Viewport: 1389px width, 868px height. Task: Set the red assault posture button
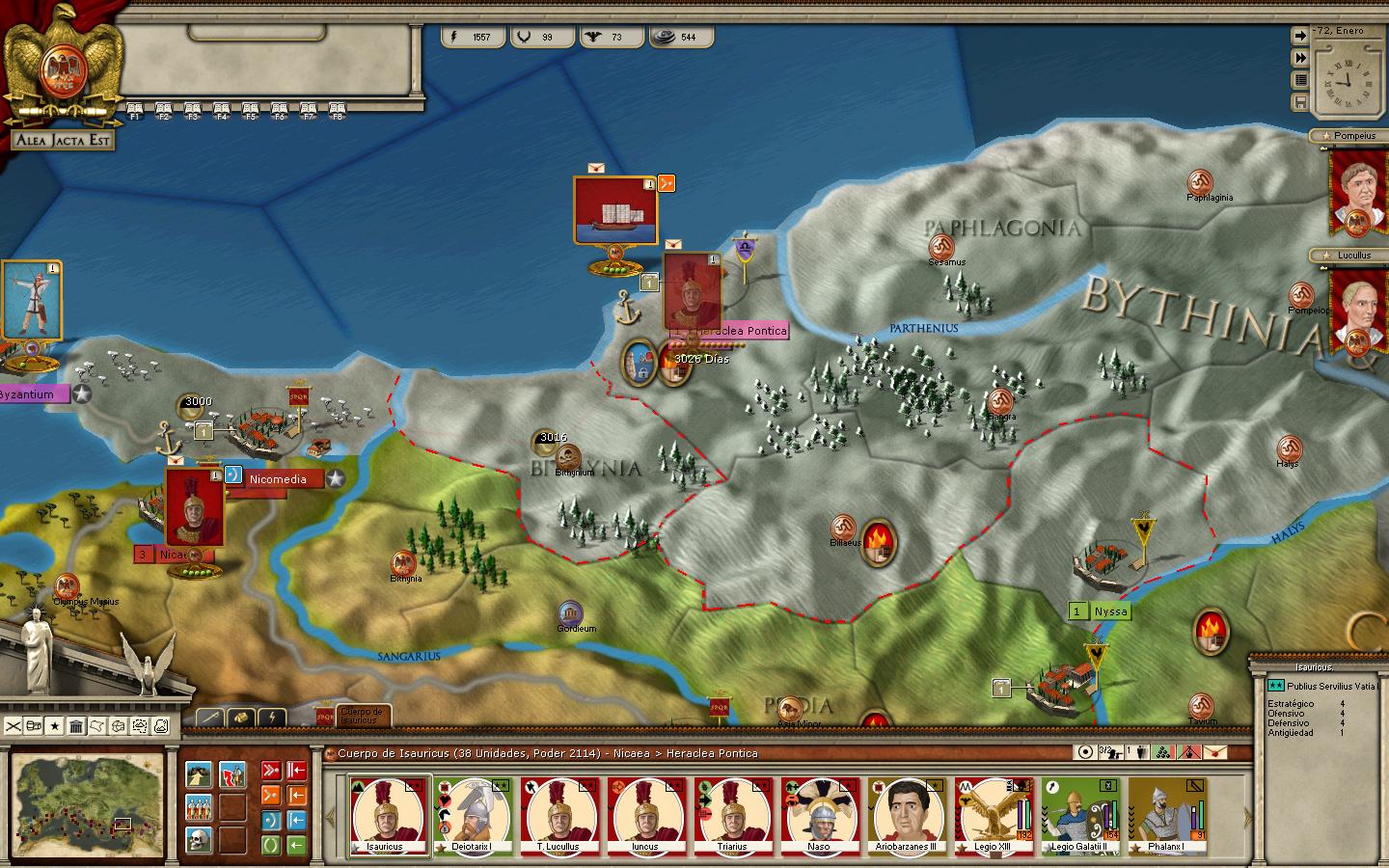[272, 771]
